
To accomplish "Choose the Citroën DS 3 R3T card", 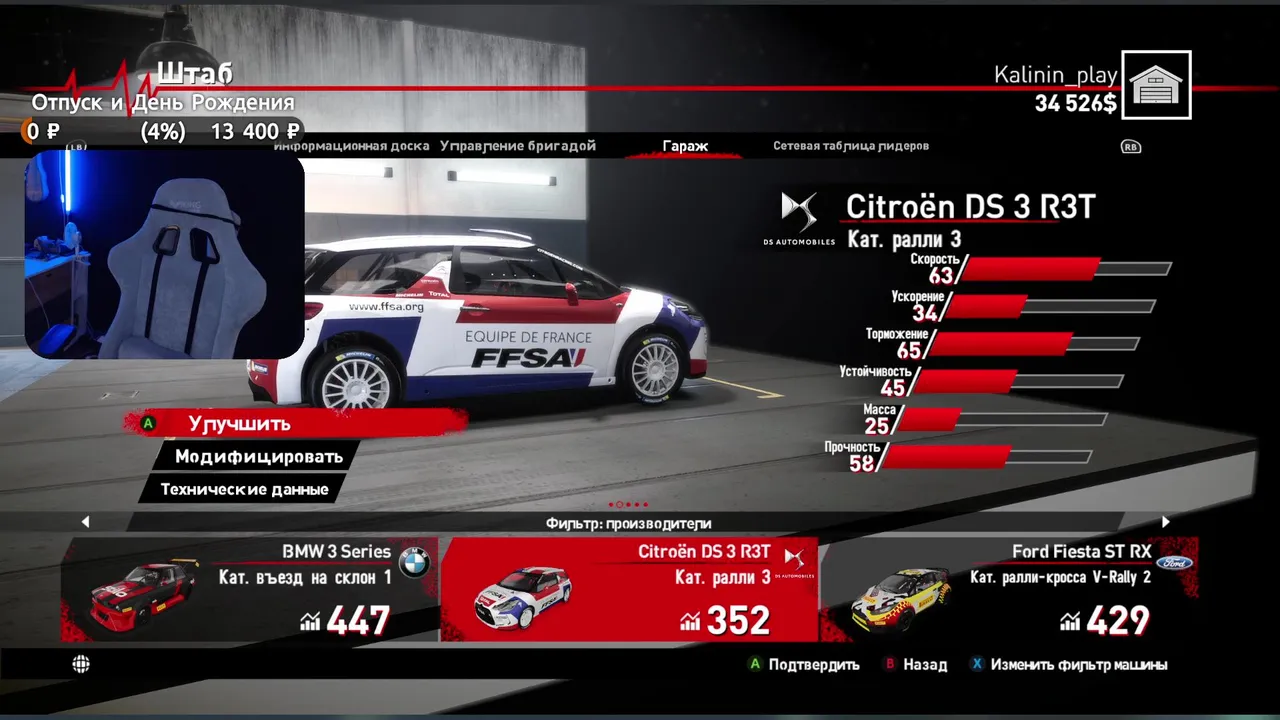I will (x=629, y=590).
